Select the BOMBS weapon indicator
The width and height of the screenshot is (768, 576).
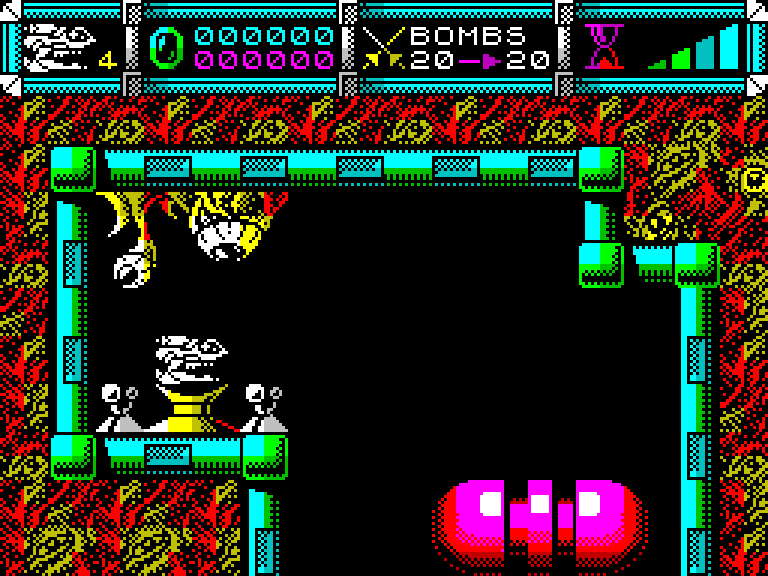(466, 38)
